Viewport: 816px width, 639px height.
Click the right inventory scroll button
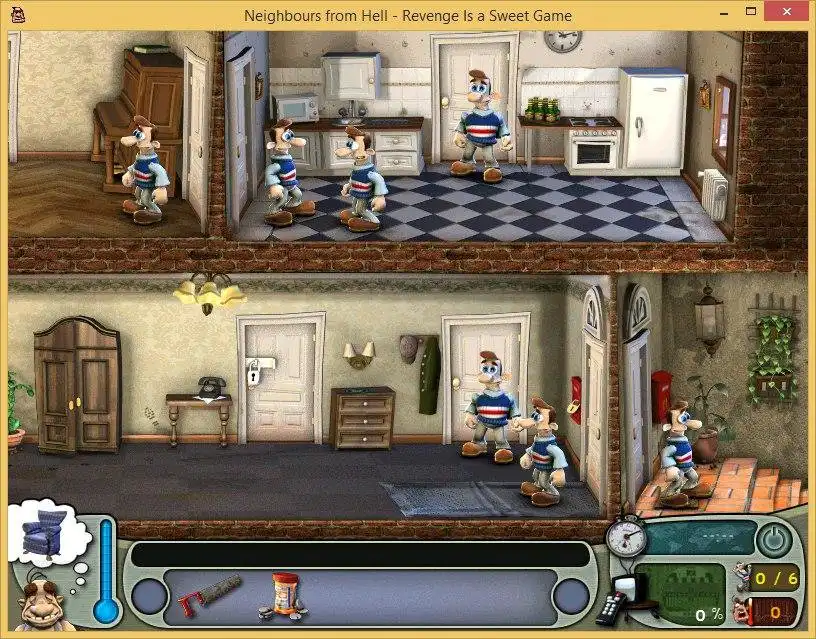[571, 597]
